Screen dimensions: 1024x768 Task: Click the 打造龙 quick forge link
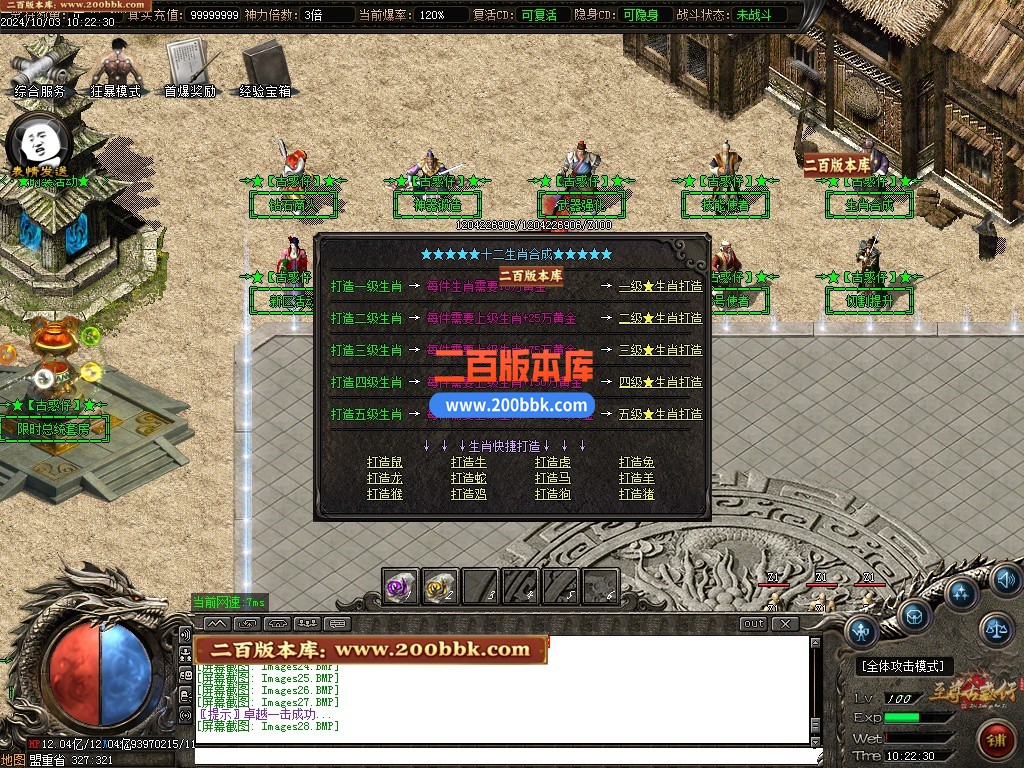coord(385,478)
